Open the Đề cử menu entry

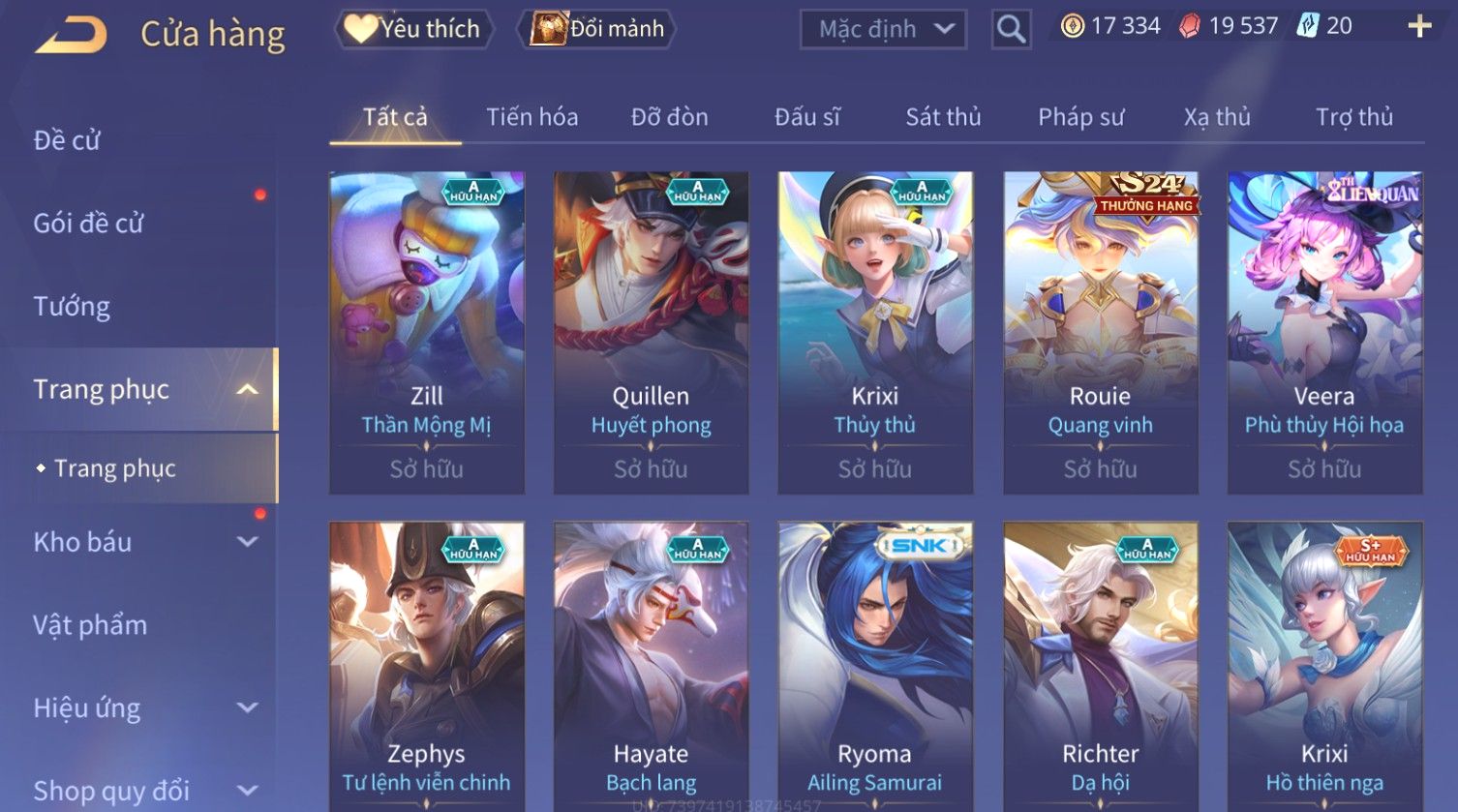tap(68, 140)
